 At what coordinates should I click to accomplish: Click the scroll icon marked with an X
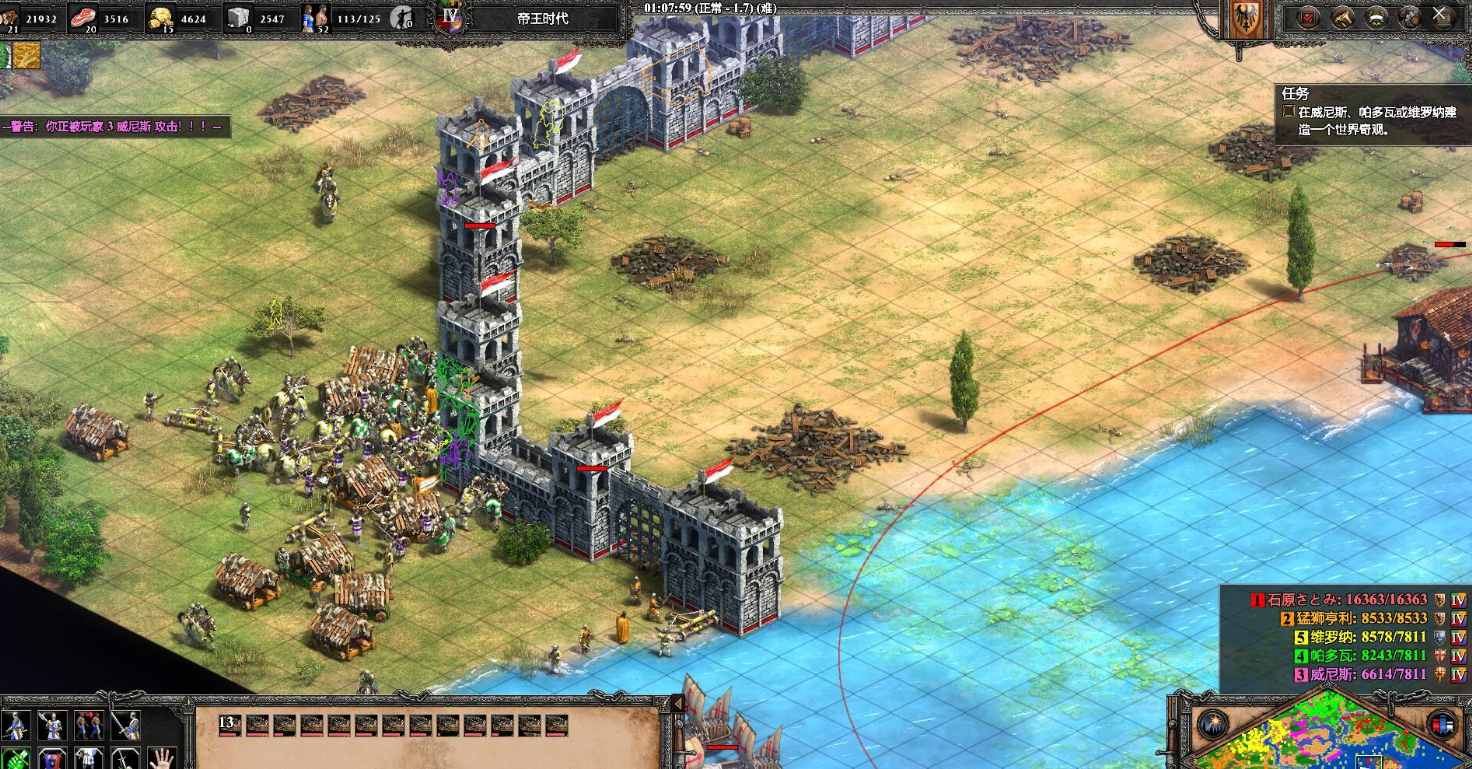(1441, 17)
